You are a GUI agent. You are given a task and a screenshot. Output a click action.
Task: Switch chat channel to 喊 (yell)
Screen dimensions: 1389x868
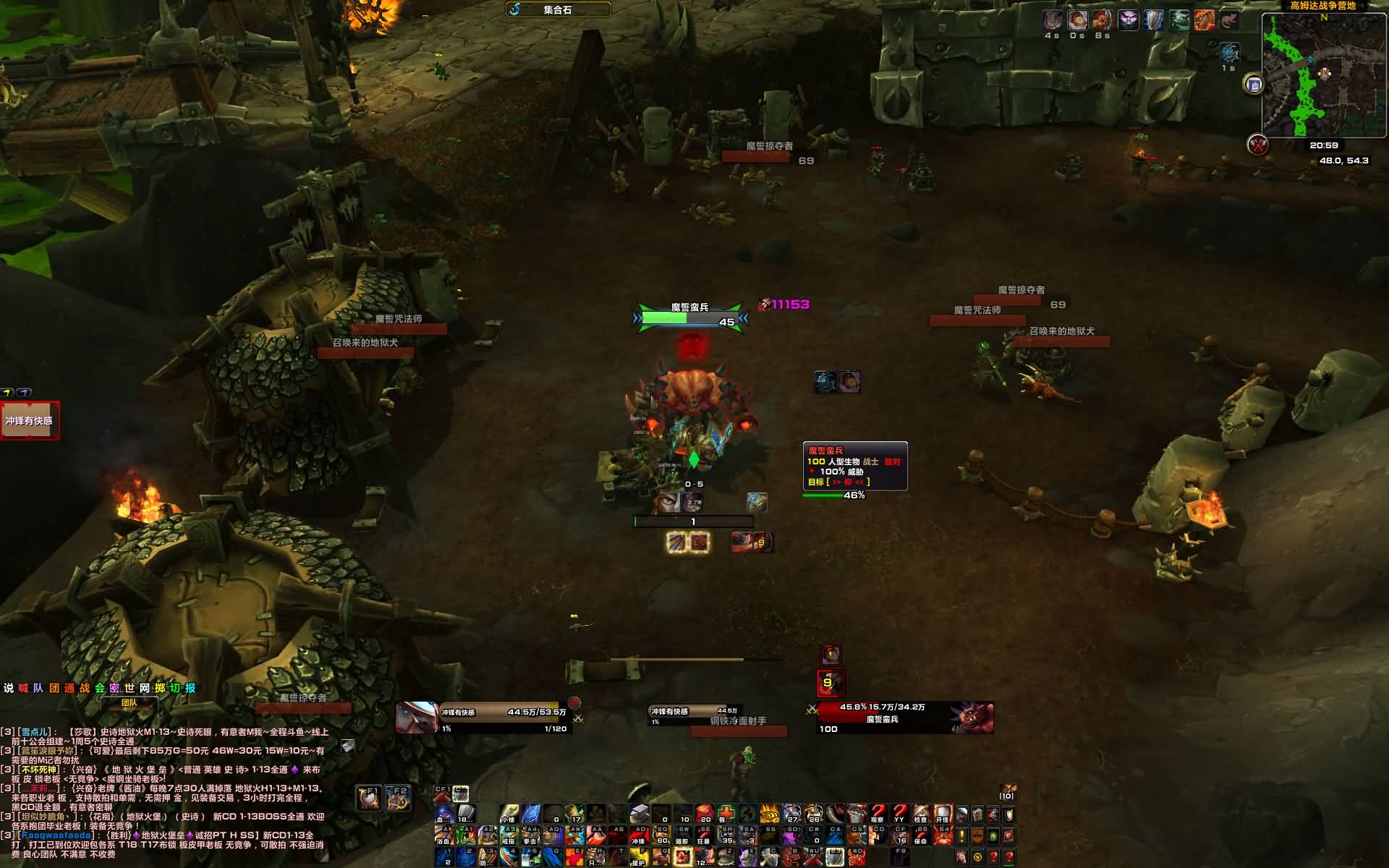tap(23, 688)
